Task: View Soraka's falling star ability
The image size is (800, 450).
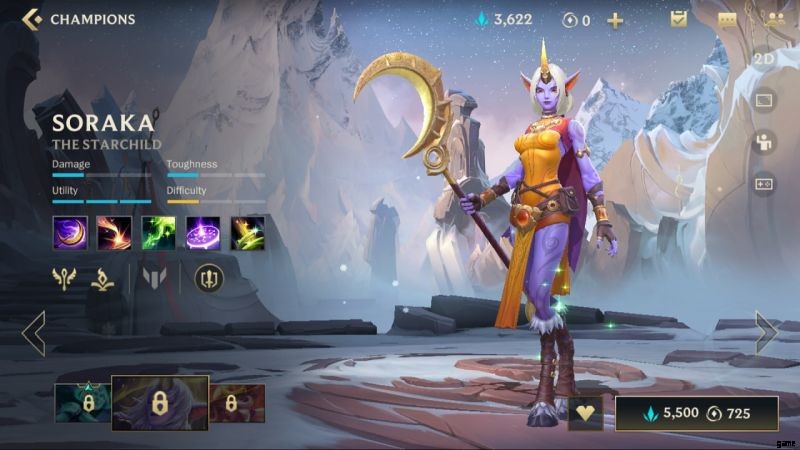Action: (114, 233)
